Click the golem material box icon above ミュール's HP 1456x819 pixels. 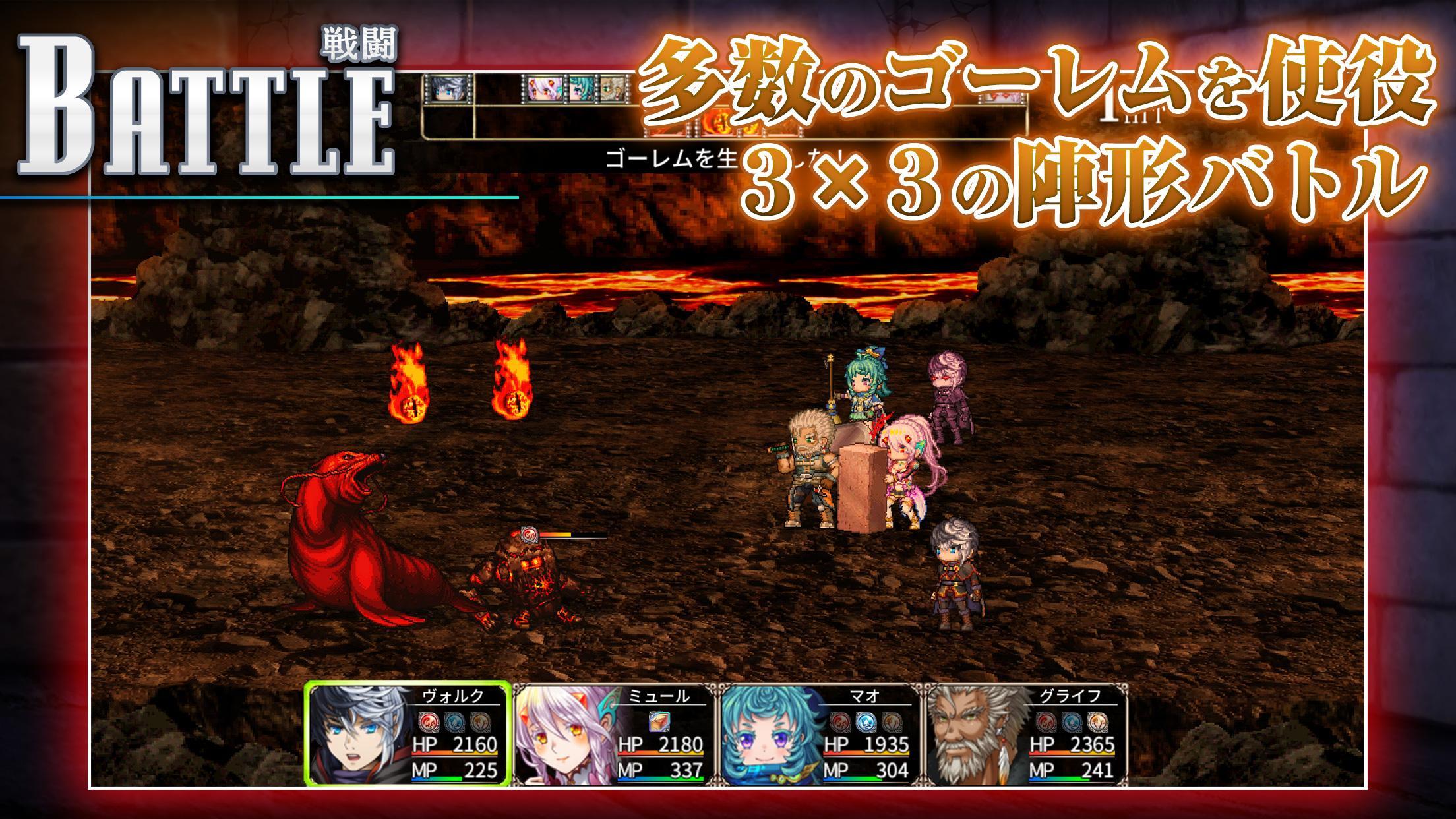coord(659,723)
